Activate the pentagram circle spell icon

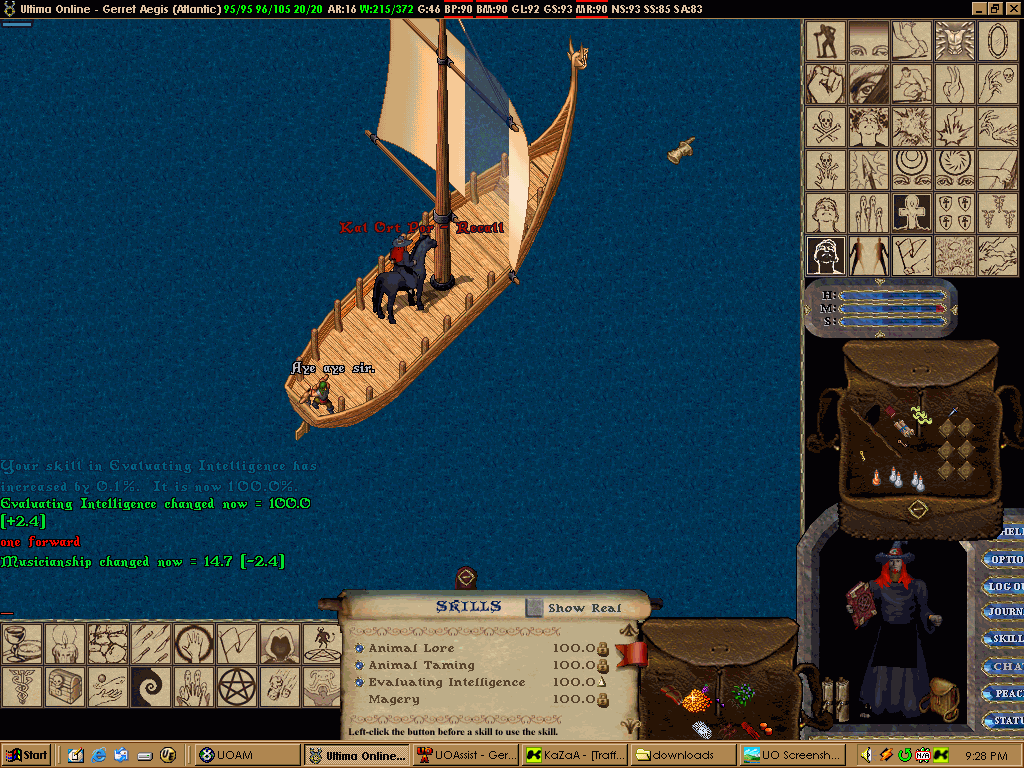pos(236,686)
